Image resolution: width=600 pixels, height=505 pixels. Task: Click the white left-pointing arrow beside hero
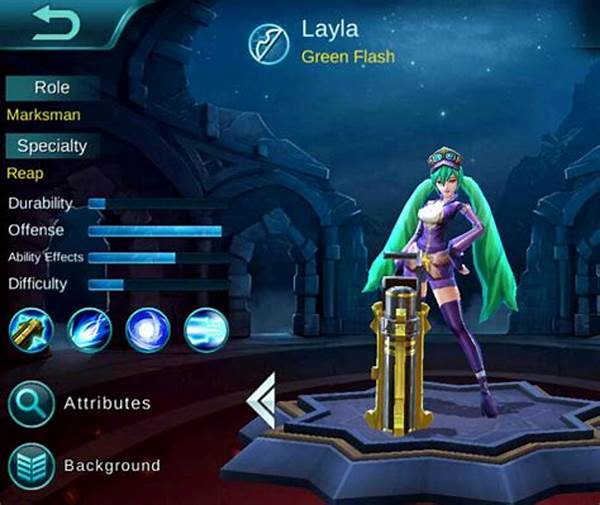260,401
